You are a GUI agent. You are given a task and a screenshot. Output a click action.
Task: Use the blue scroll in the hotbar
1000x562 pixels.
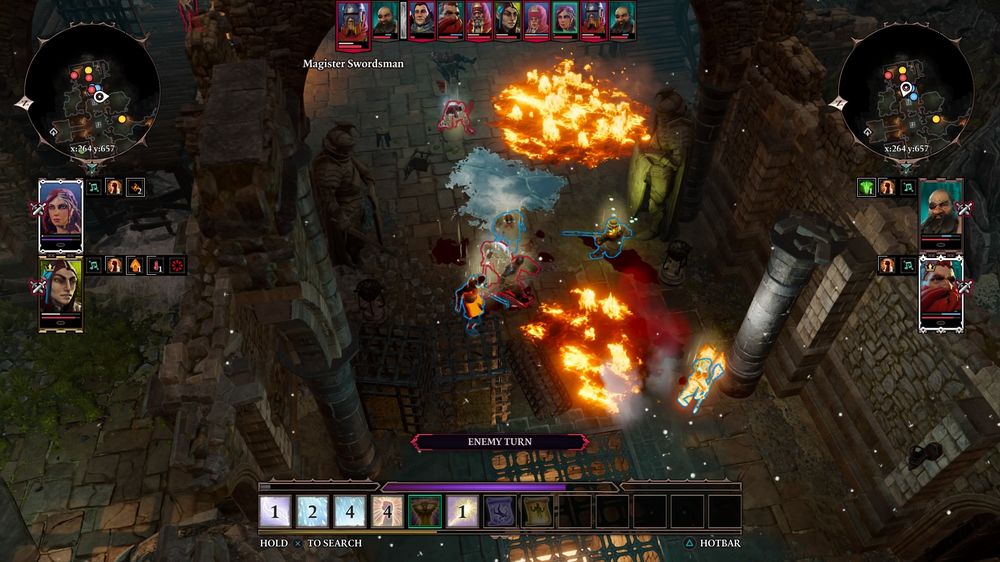pyautogui.click(x=500, y=512)
